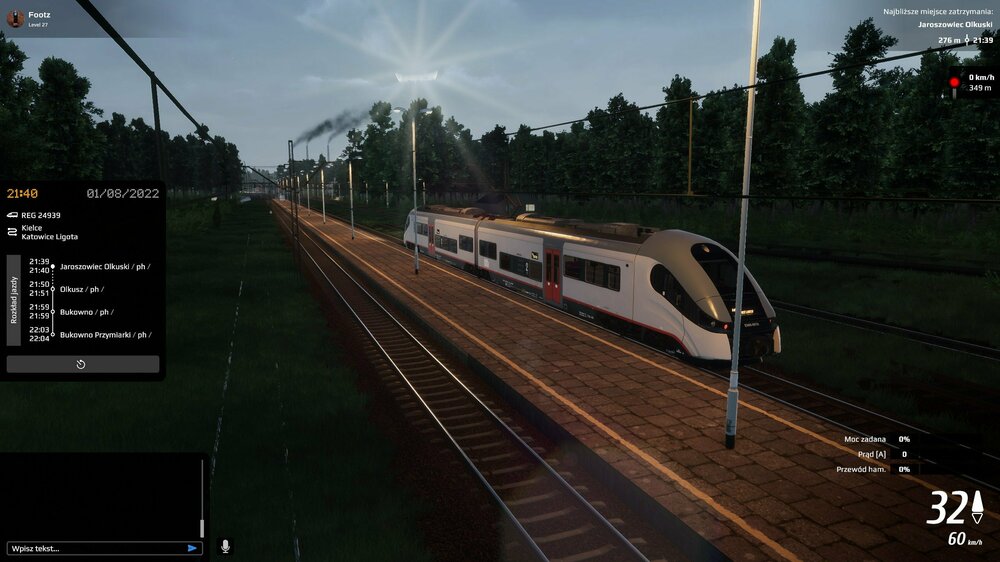Viewport: 1000px width, 562px height.
Task: Click the Footz player avatar
Action: (15, 18)
